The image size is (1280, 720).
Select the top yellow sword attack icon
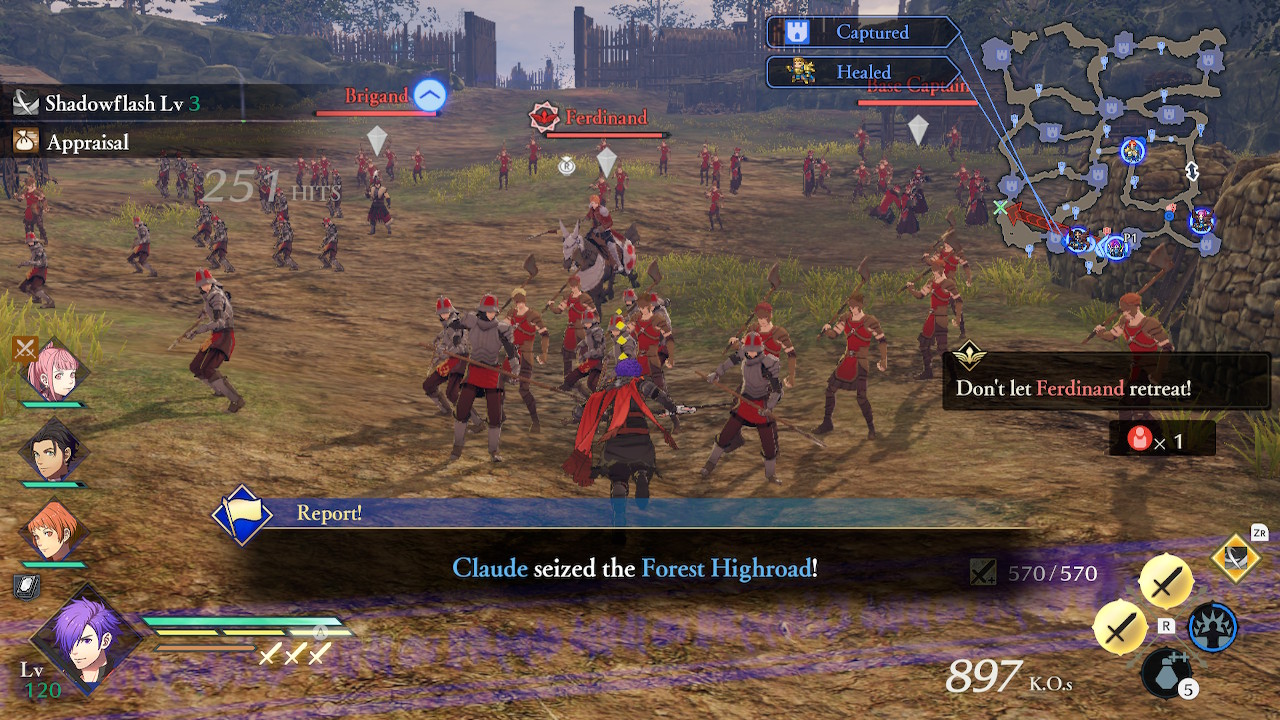tap(1164, 580)
